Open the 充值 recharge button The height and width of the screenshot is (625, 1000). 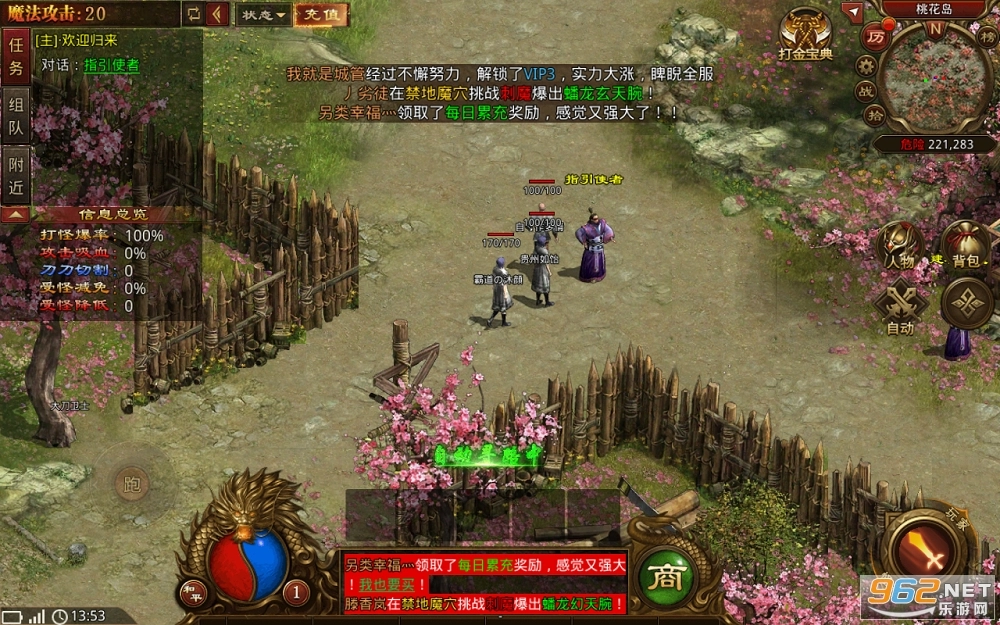click(x=321, y=15)
